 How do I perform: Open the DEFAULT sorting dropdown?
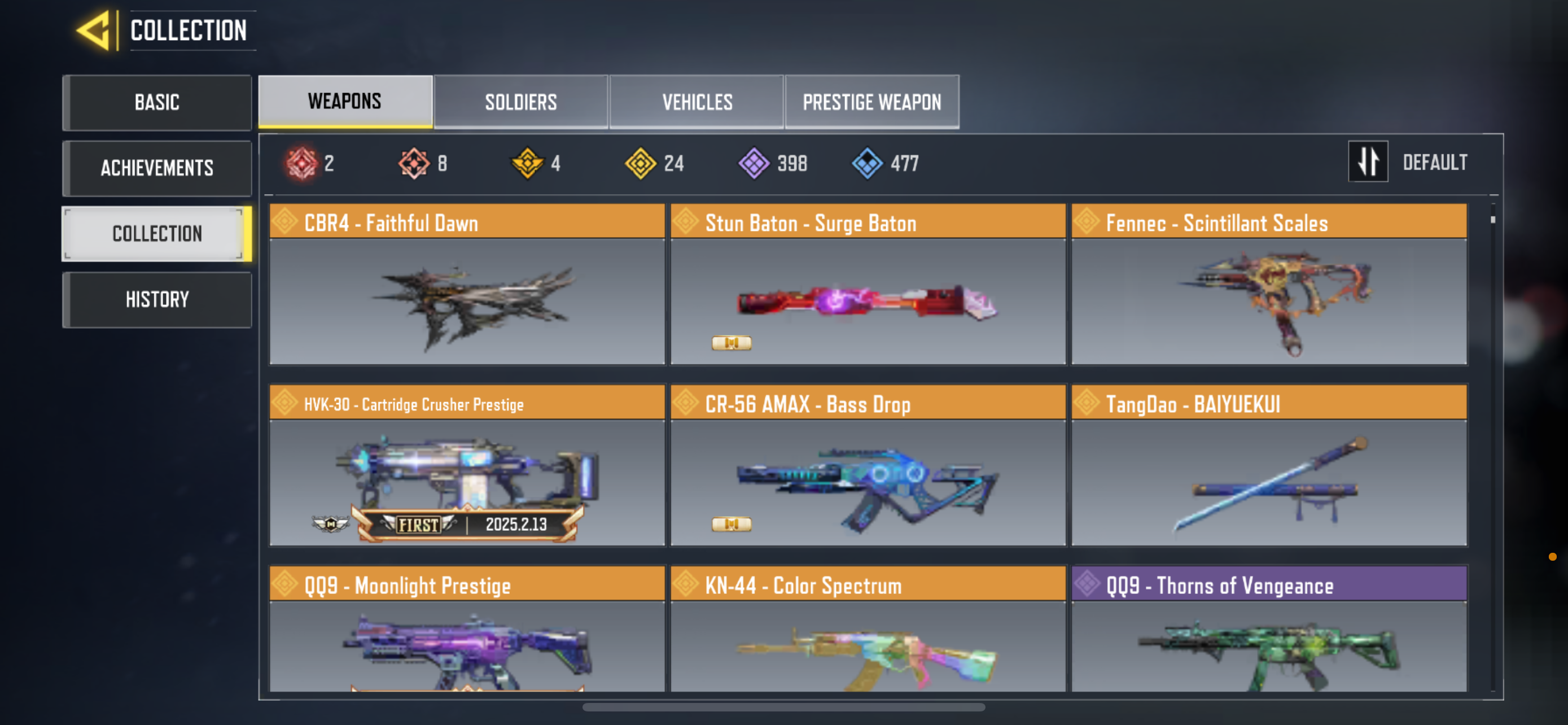(1435, 162)
